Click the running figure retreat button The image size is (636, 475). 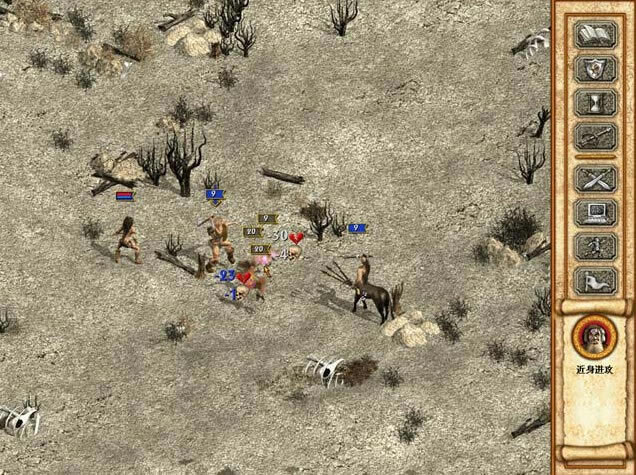(x=595, y=247)
